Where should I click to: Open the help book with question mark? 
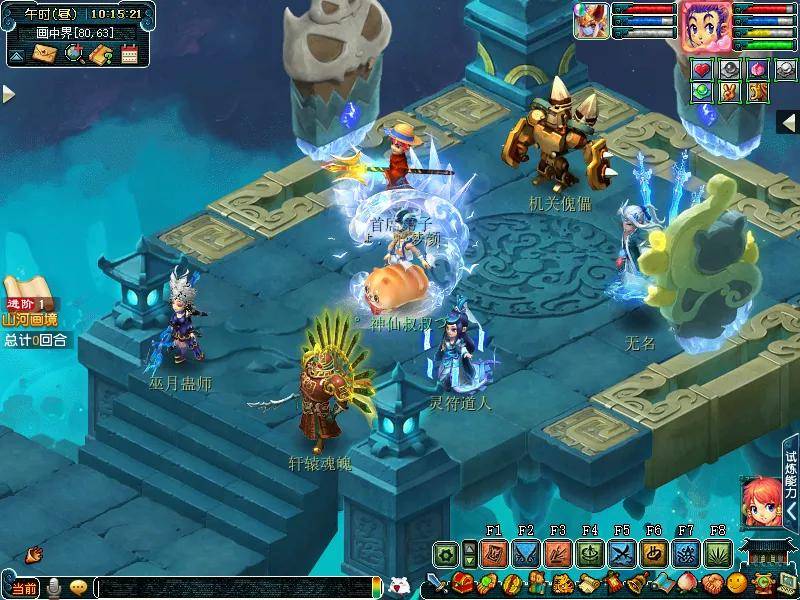(101, 54)
